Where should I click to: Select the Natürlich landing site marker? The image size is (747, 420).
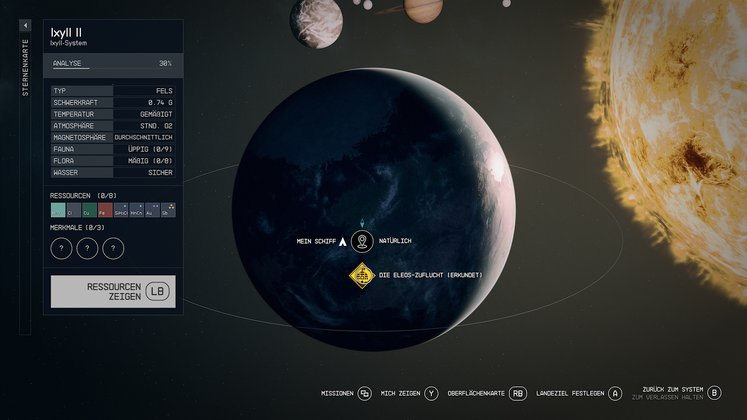tap(362, 241)
